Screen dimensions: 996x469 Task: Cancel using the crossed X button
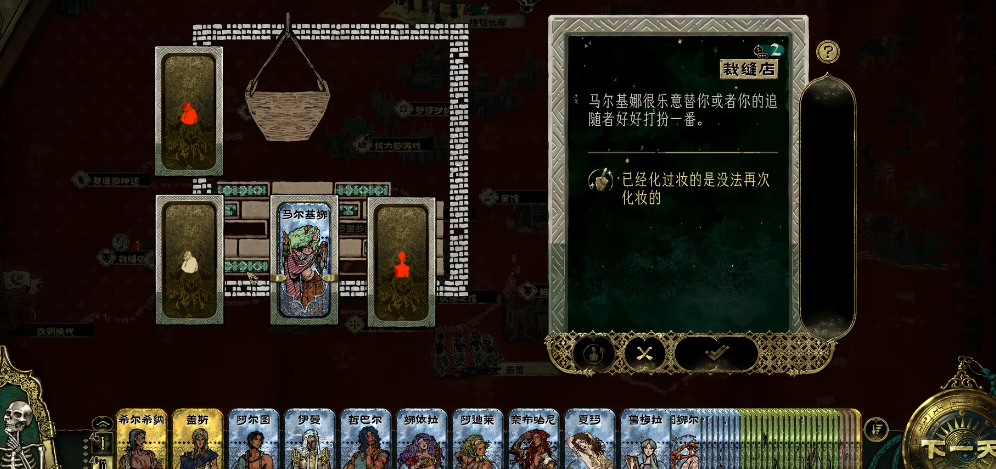pyautogui.click(x=644, y=352)
